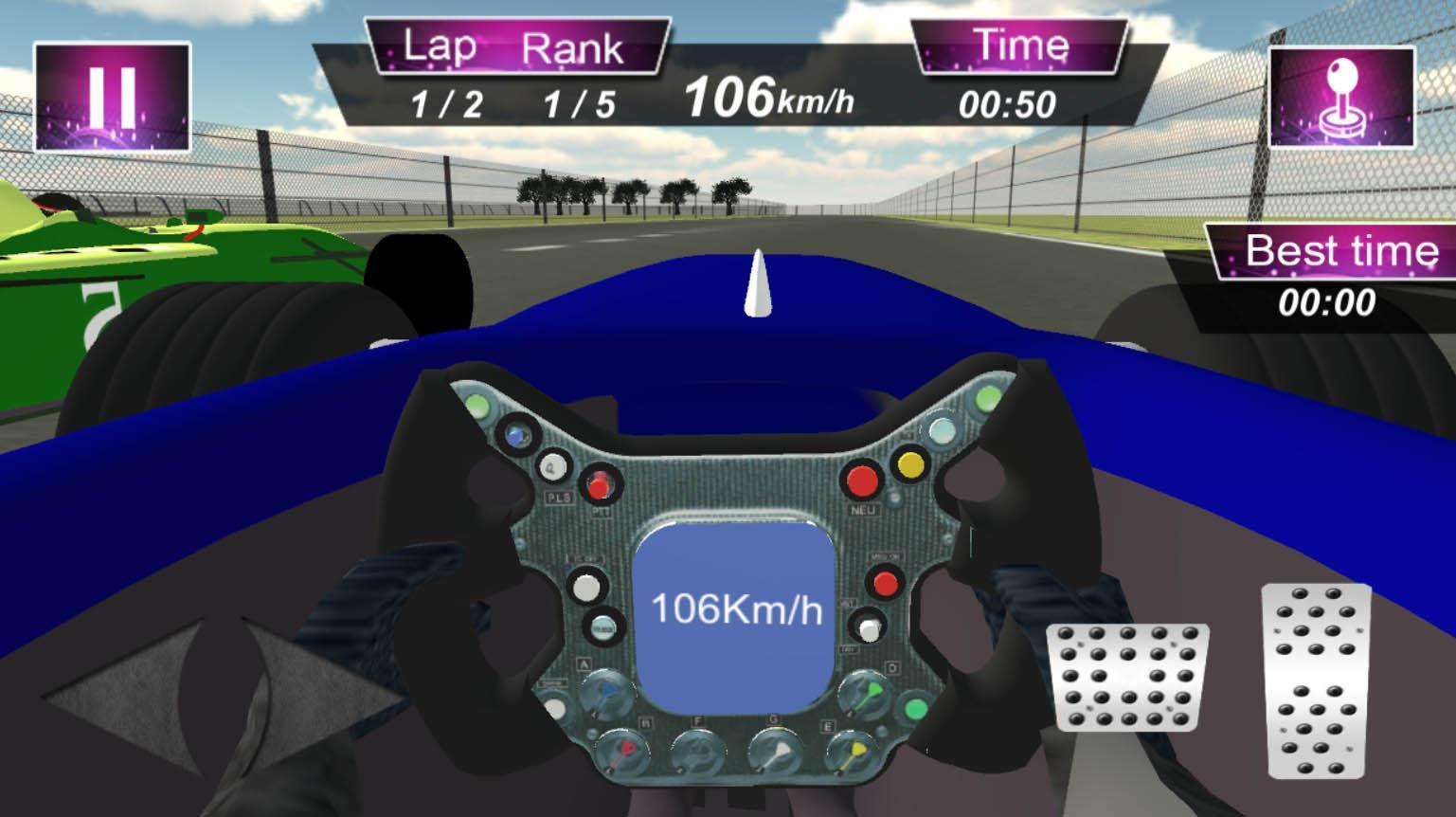Turn the green-tipped rotary dial G
The width and height of the screenshot is (1456, 817).
(x=777, y=750)
